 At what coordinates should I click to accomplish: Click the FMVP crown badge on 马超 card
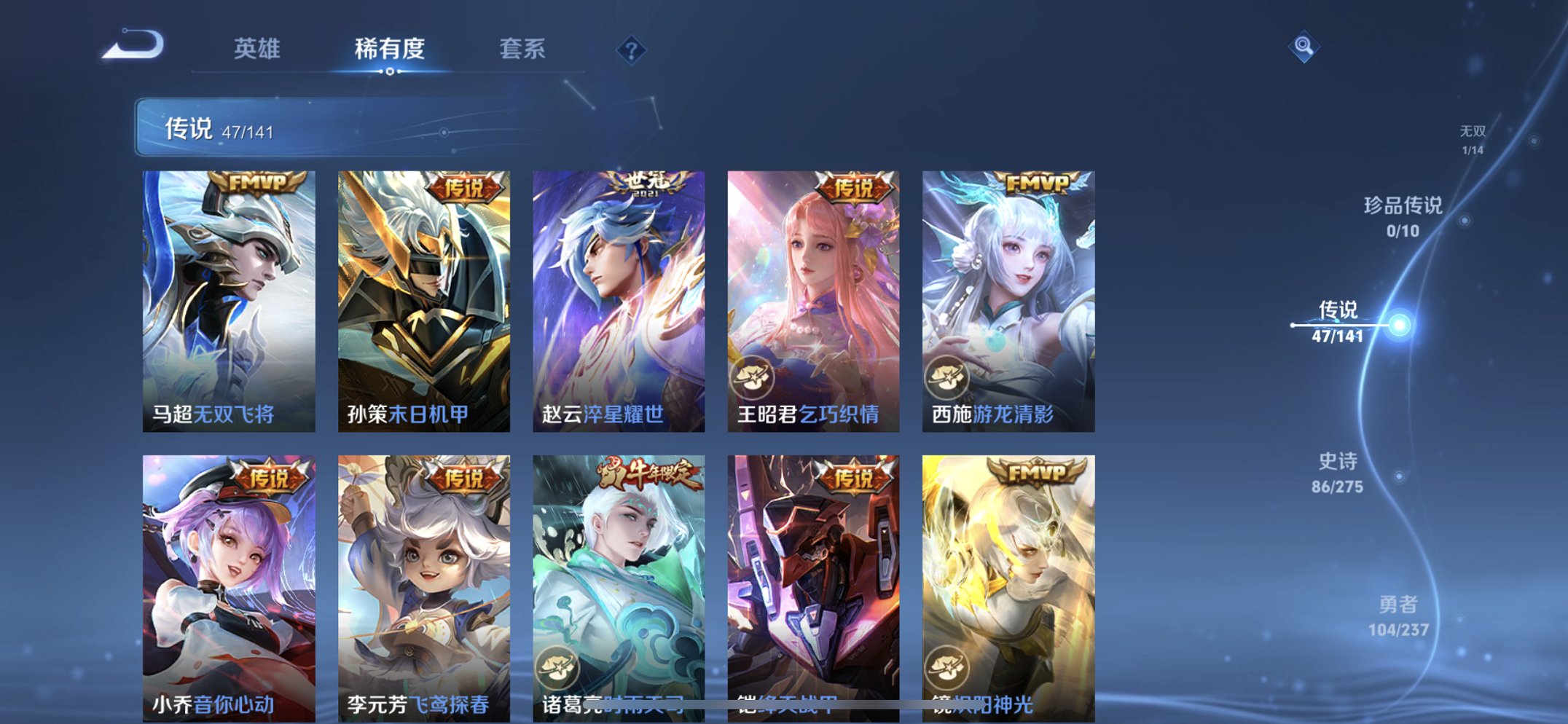[259, 183]
